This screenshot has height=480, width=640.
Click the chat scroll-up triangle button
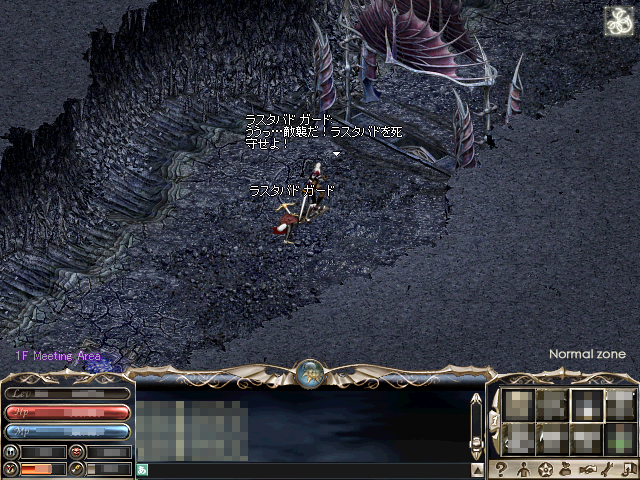(x=477, y=469)
